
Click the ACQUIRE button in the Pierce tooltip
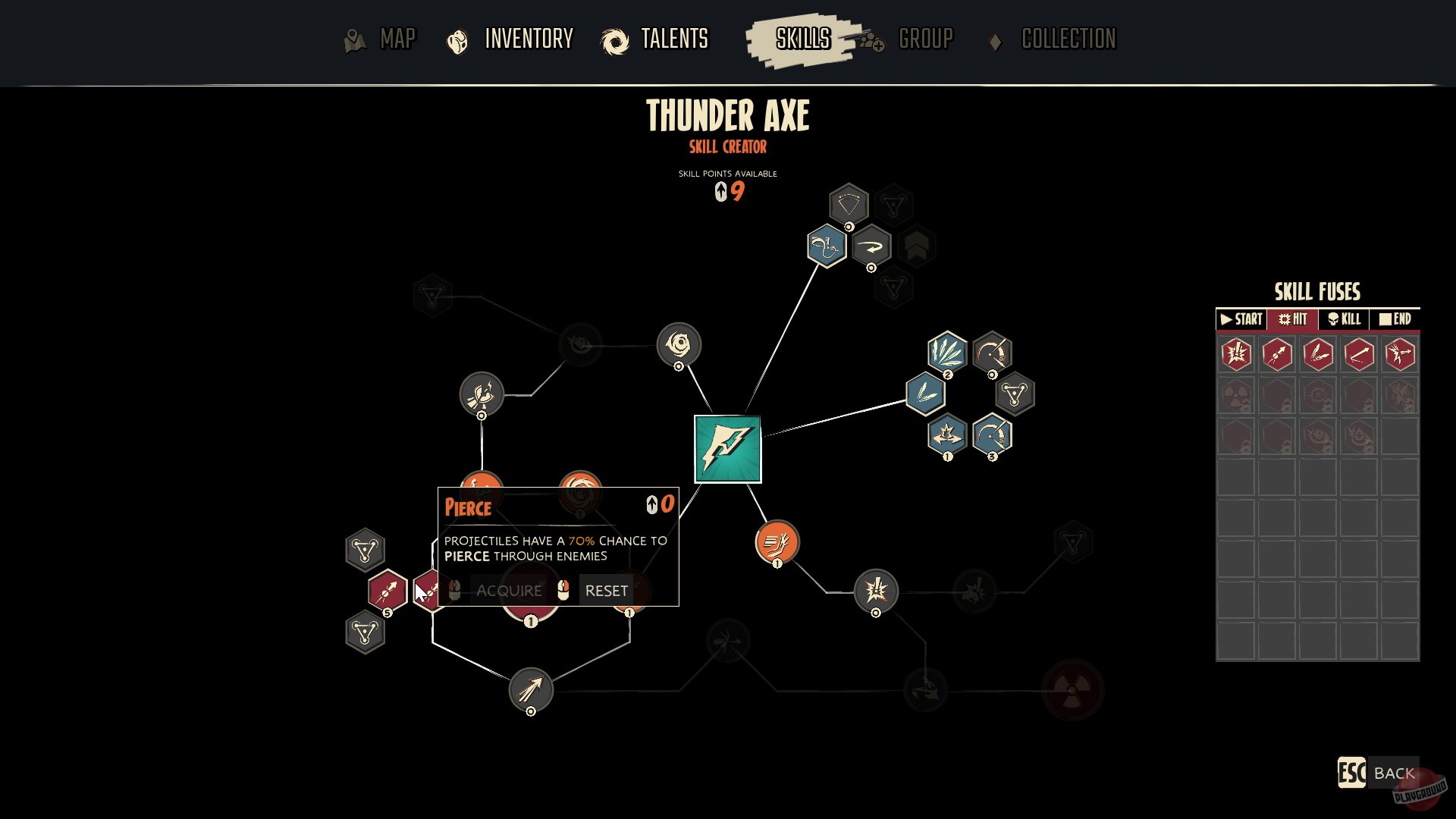508,590
